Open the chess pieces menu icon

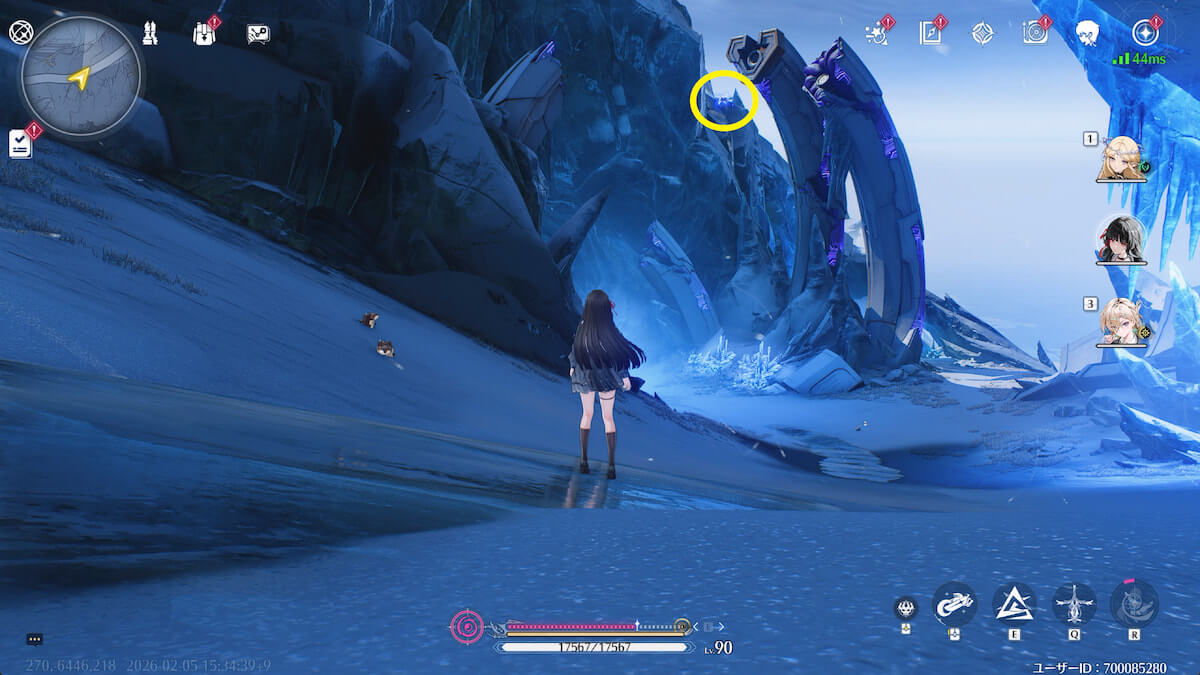[150, 33]
